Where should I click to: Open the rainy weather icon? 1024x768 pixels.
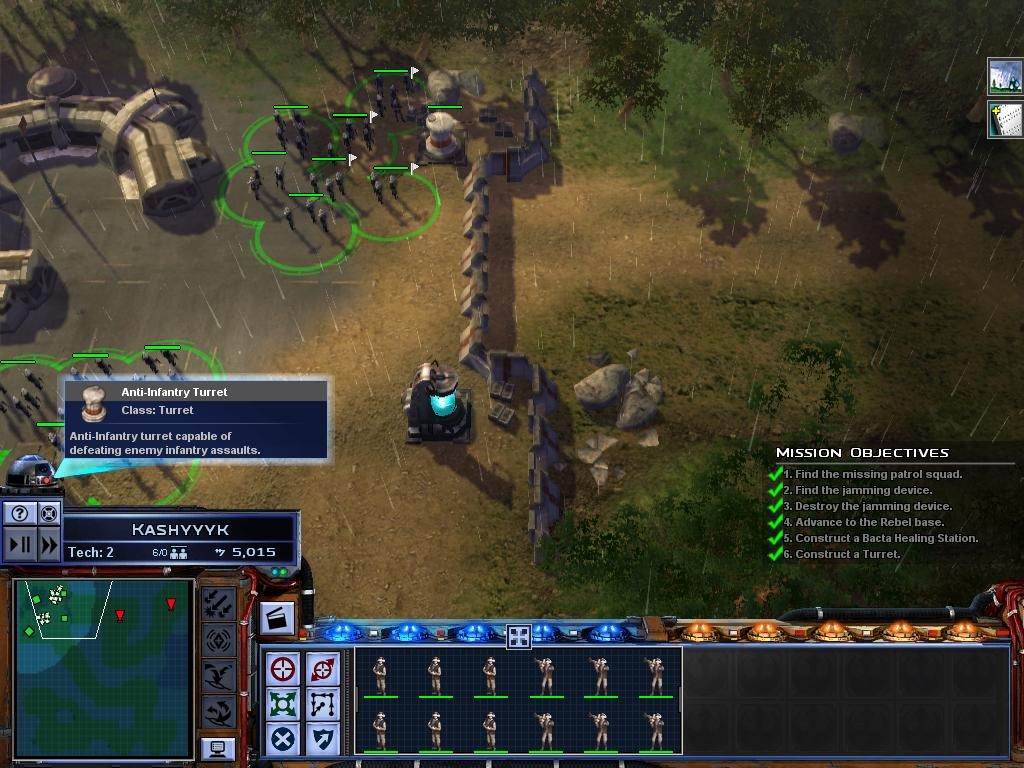coord(1004,76)
